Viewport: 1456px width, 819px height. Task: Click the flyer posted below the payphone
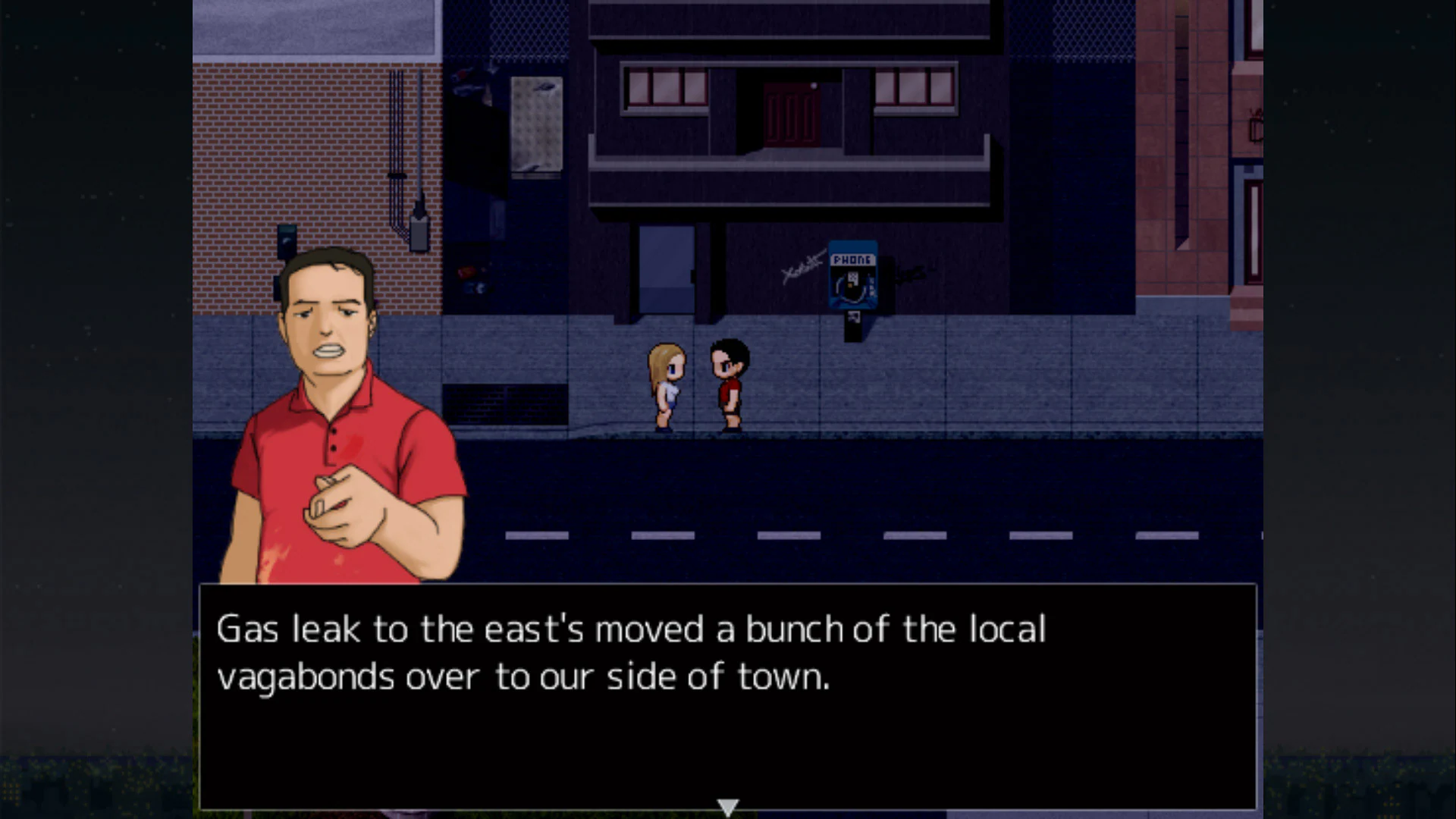tap(854, 318)
